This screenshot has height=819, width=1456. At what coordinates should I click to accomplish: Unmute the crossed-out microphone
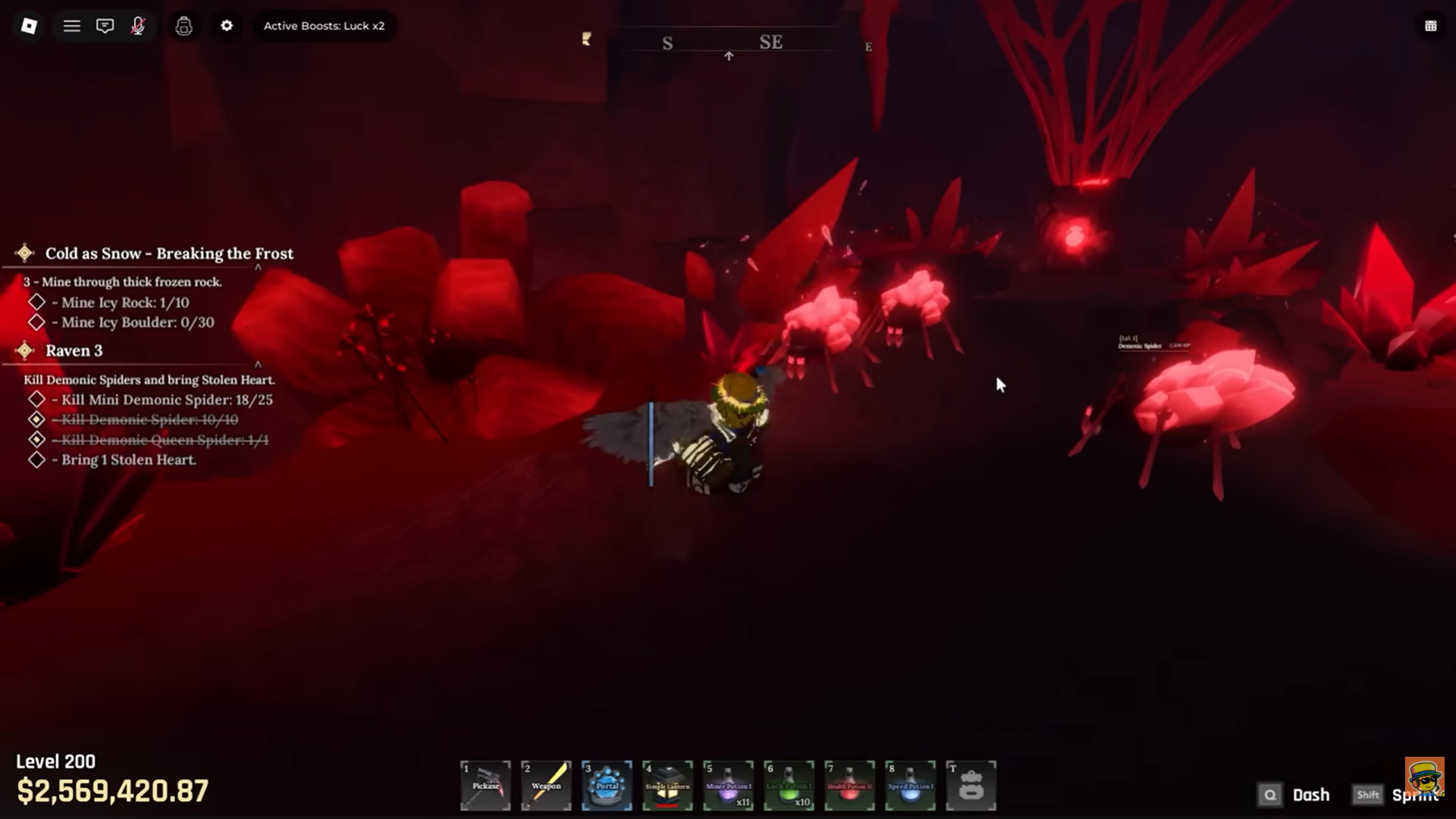coord(138,26)
